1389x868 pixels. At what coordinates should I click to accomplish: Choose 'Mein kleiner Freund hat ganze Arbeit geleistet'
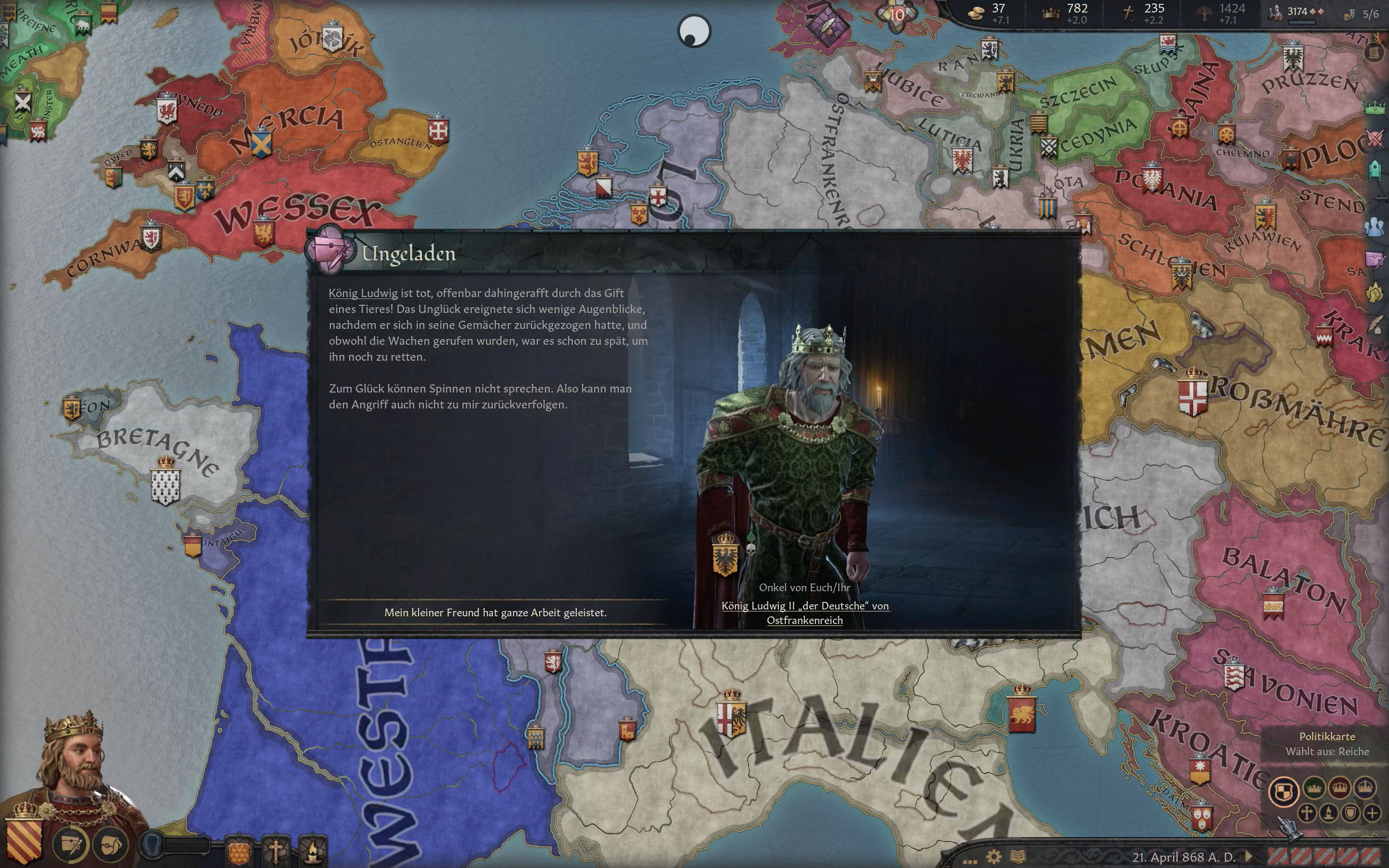(x=497, y=612)
